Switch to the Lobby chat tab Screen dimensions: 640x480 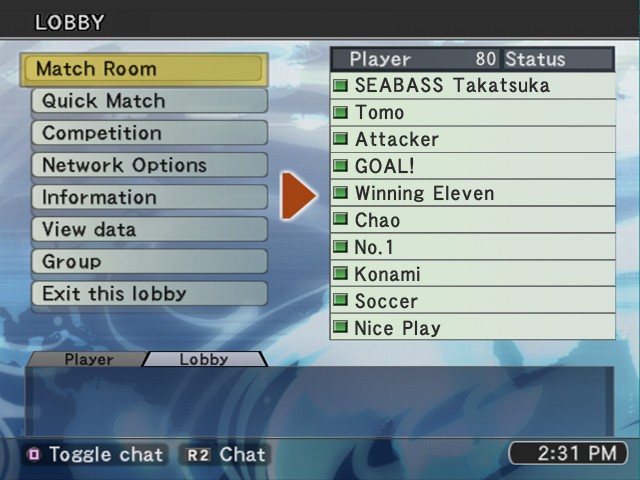point(204,359)
